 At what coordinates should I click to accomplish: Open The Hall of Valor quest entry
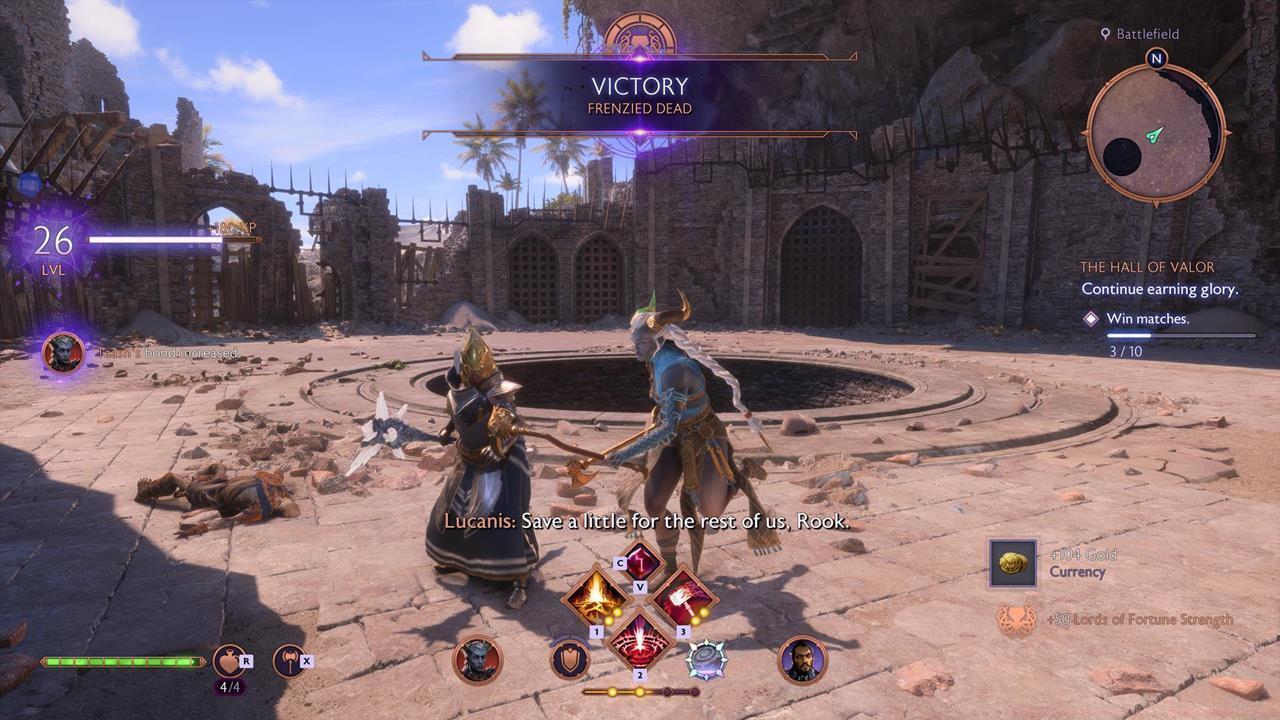1148,267
